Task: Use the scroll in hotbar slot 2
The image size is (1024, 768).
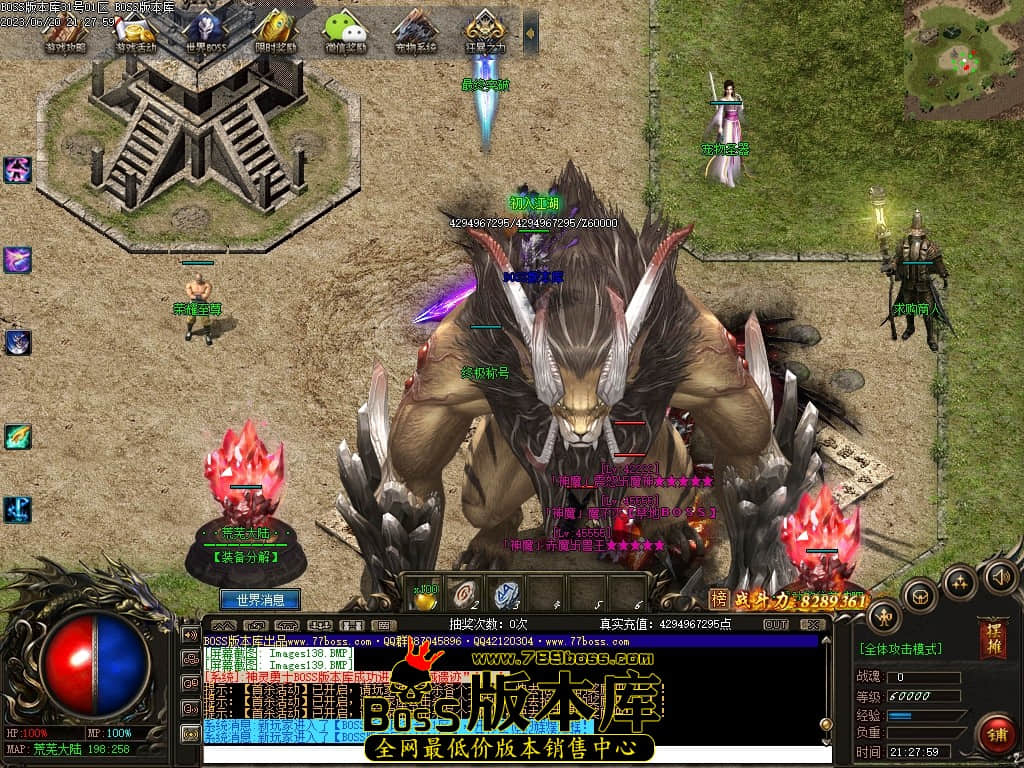Action: click(462, 593)
